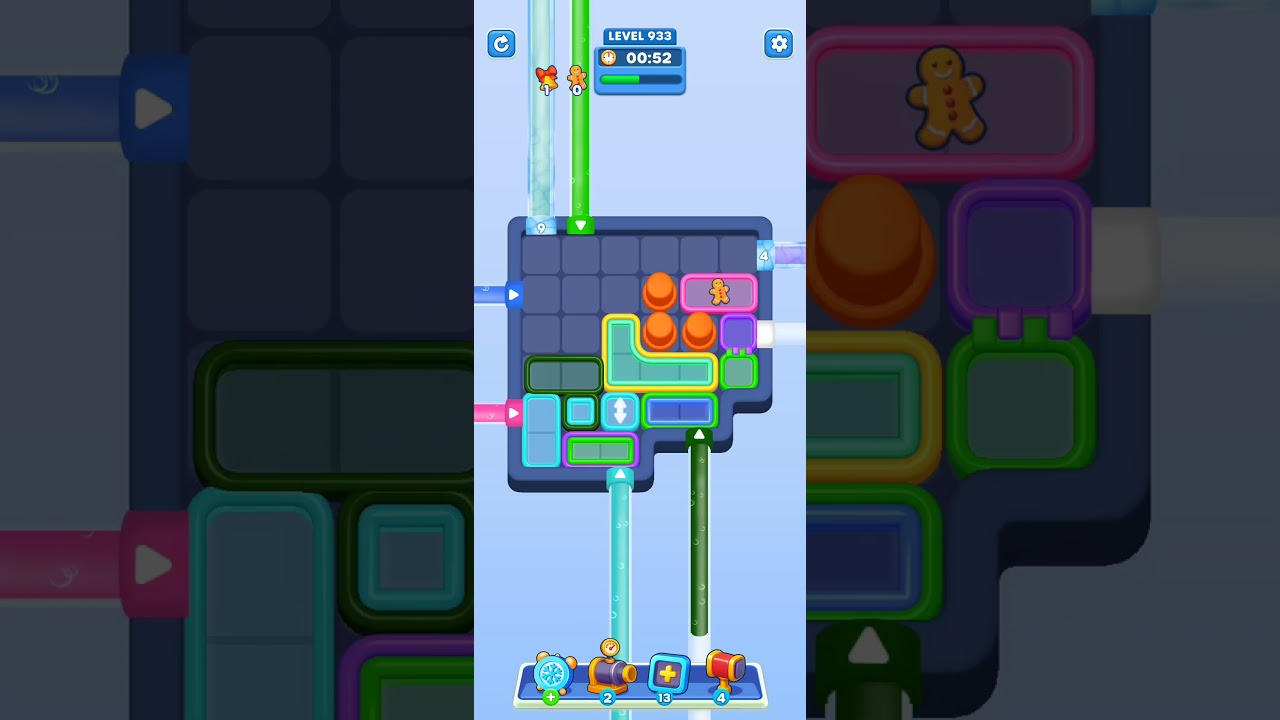This screenshot has height=720, width=1280.
Task: Toggle the green arrow entry at board top
Action: click(582, 225)
